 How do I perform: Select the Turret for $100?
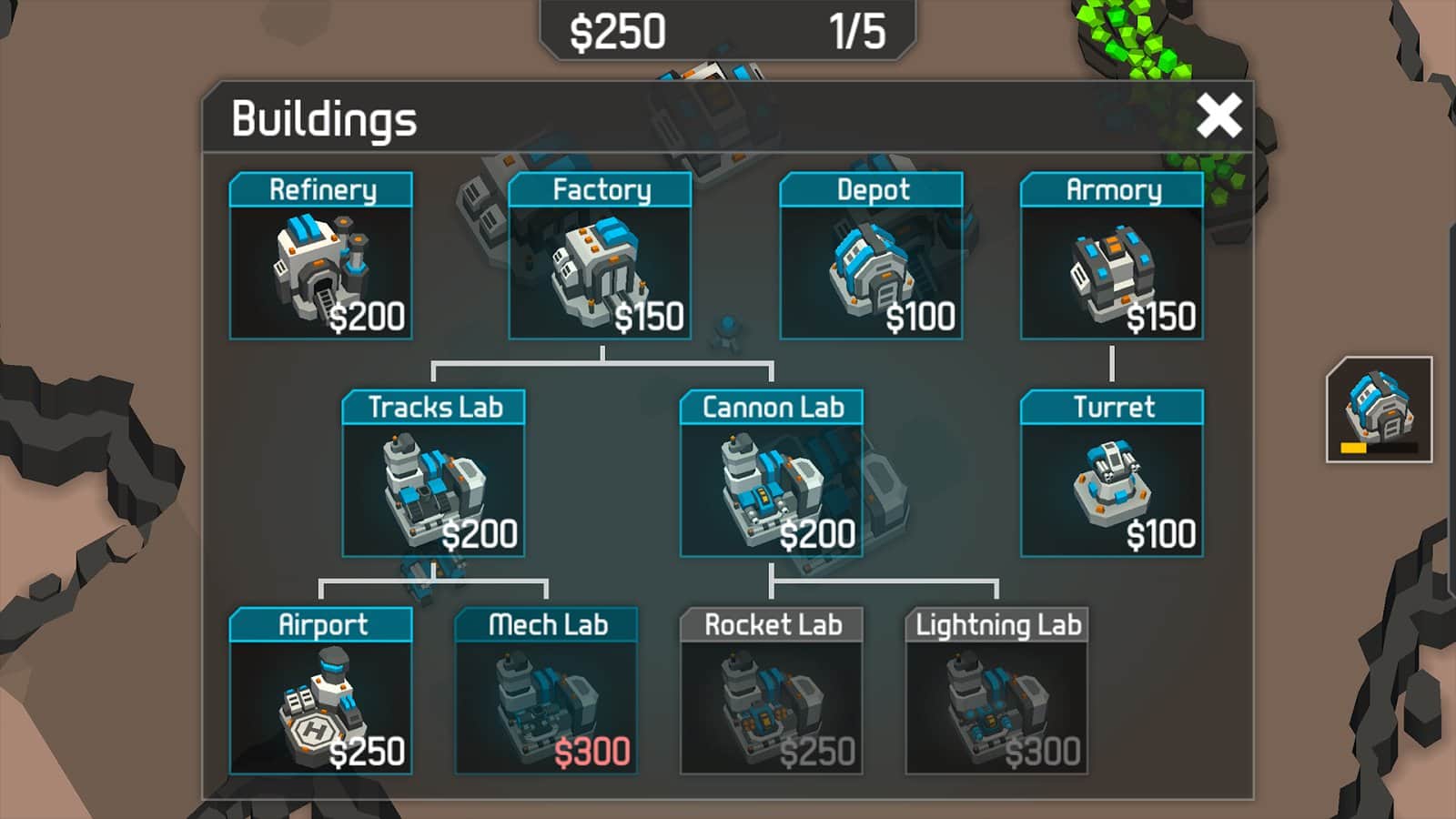(1111, 474)
